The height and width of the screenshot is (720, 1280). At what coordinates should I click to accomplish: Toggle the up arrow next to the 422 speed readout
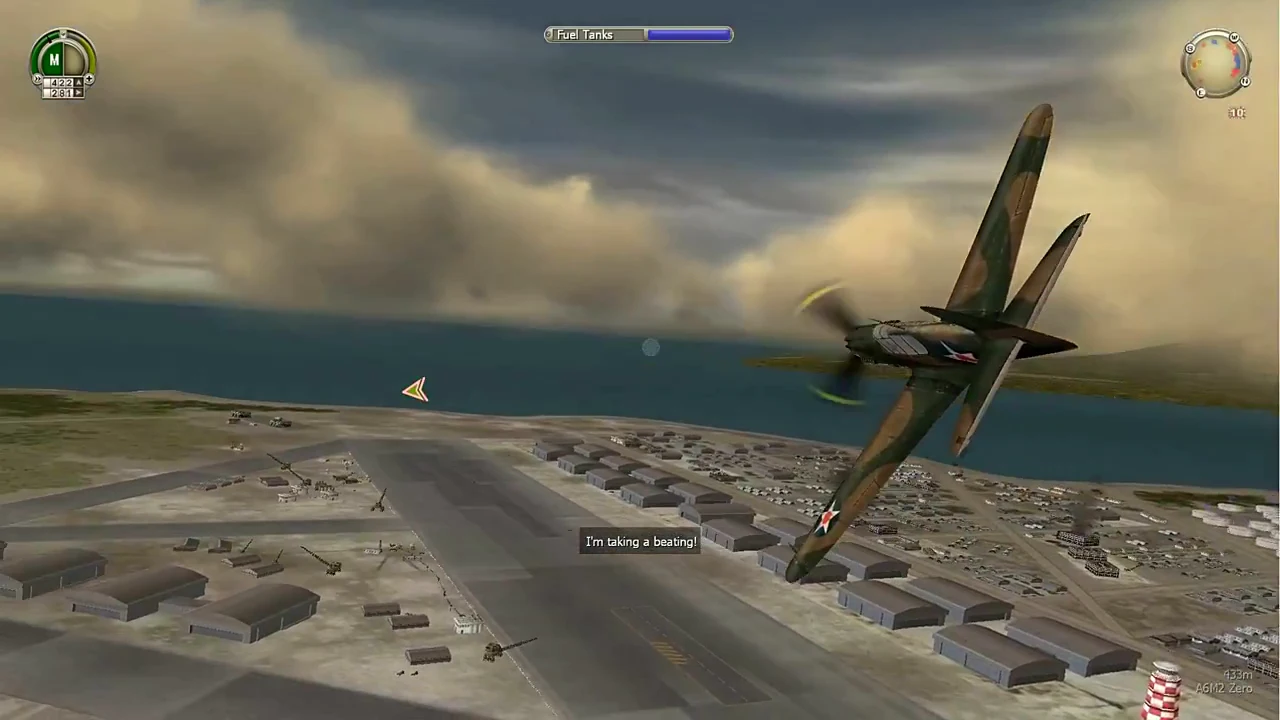click(78, 82)
